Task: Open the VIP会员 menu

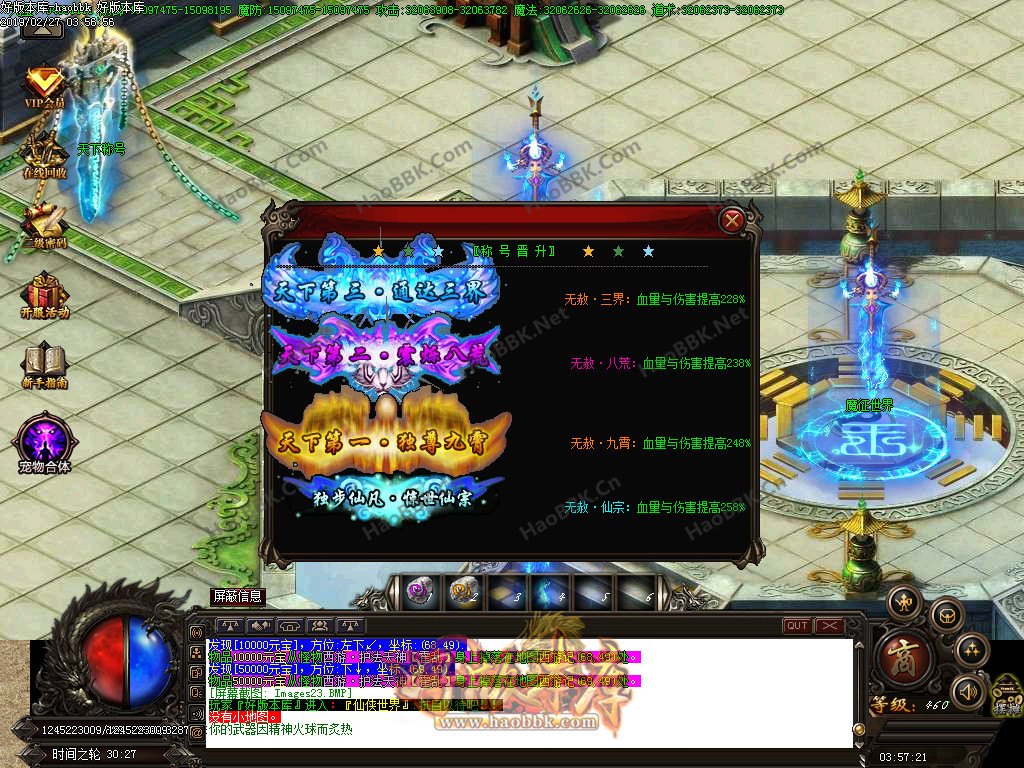Action: coord(44,87)
